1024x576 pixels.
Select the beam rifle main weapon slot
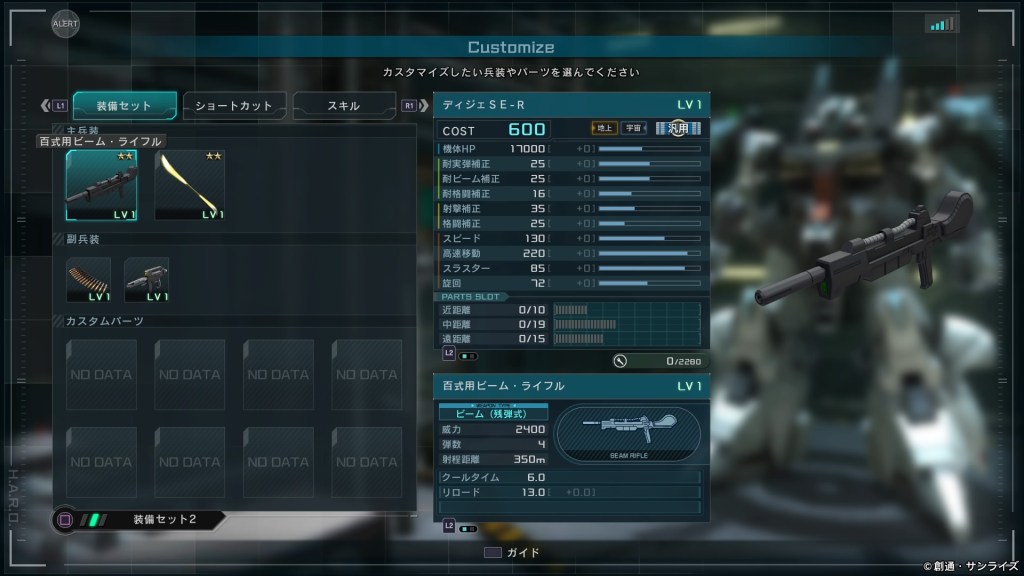[x=101, y=185]
